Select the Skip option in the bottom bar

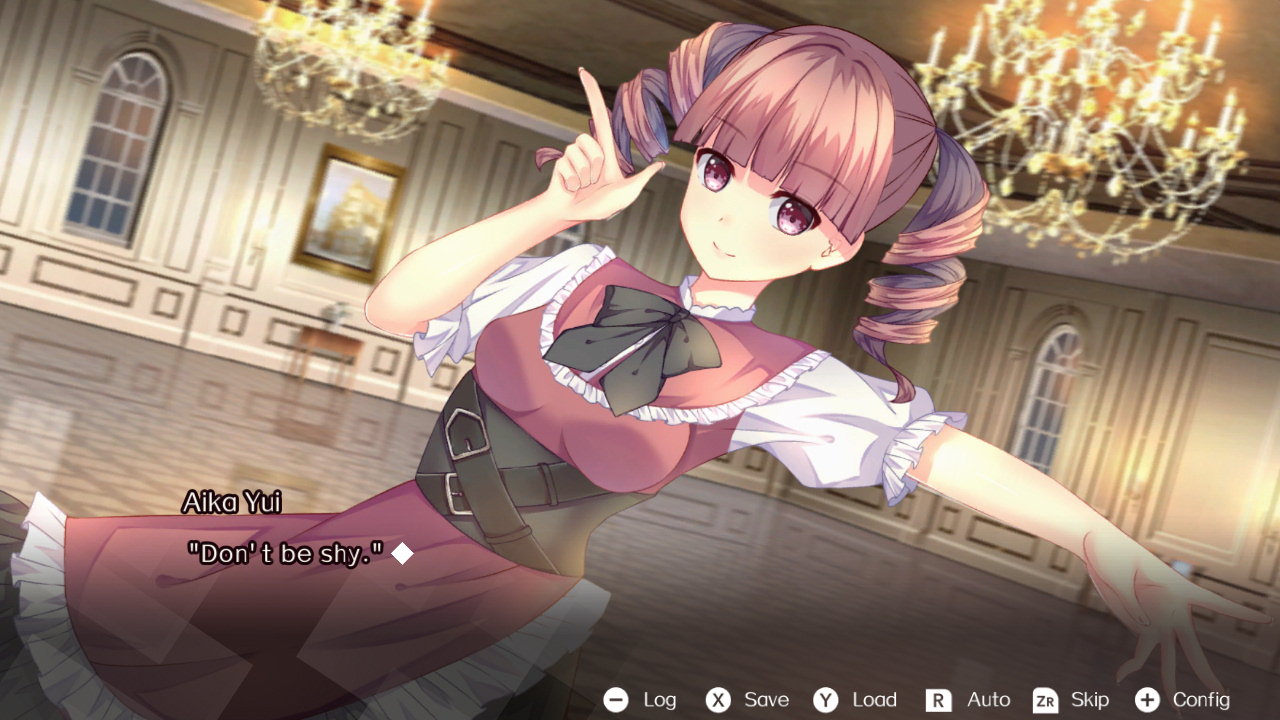[x=1088, y=700]
